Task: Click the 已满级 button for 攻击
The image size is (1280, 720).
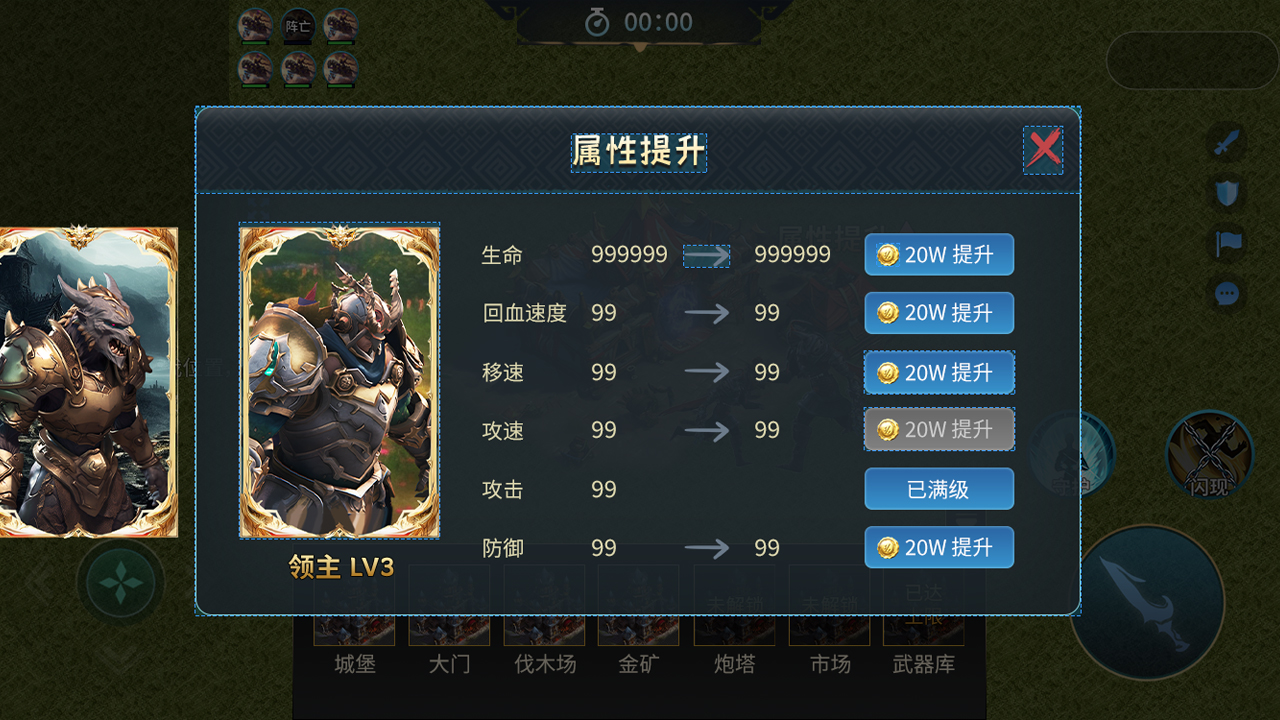Action: click(939, 488)
